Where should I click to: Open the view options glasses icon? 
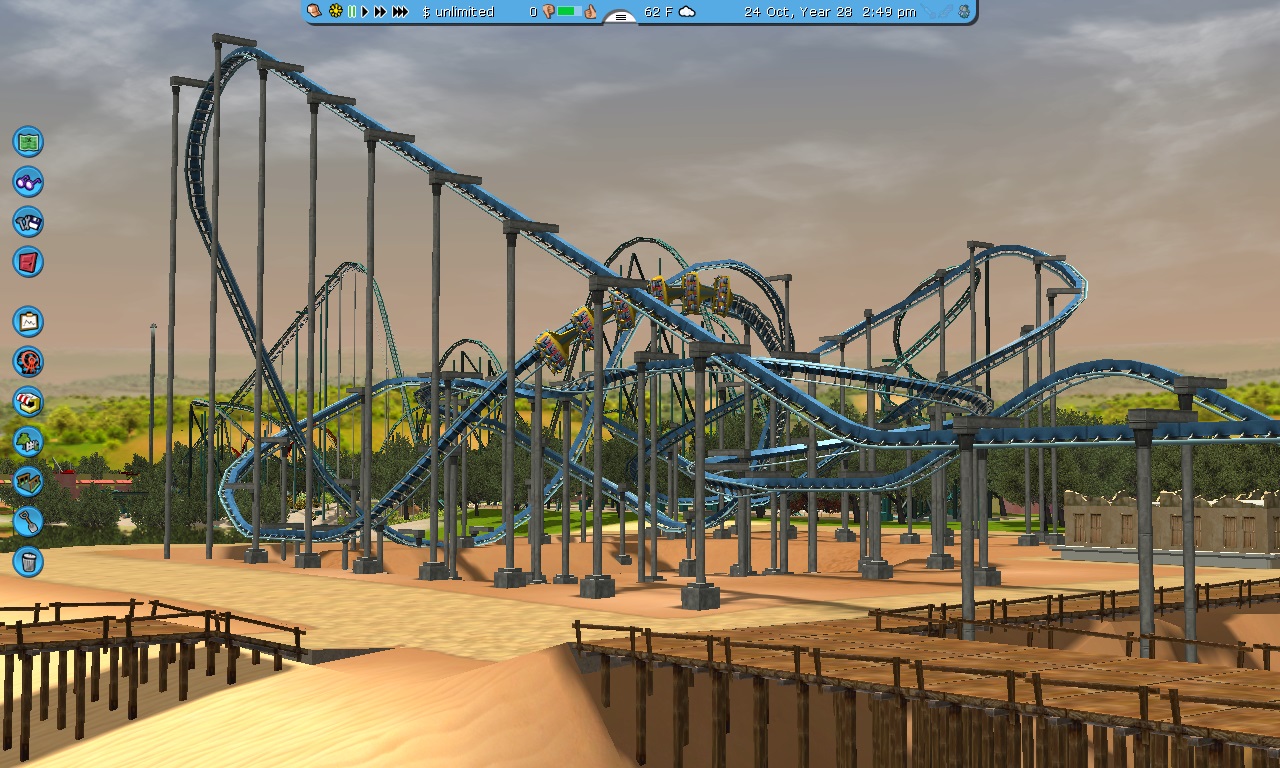click(x=28, y=182)
